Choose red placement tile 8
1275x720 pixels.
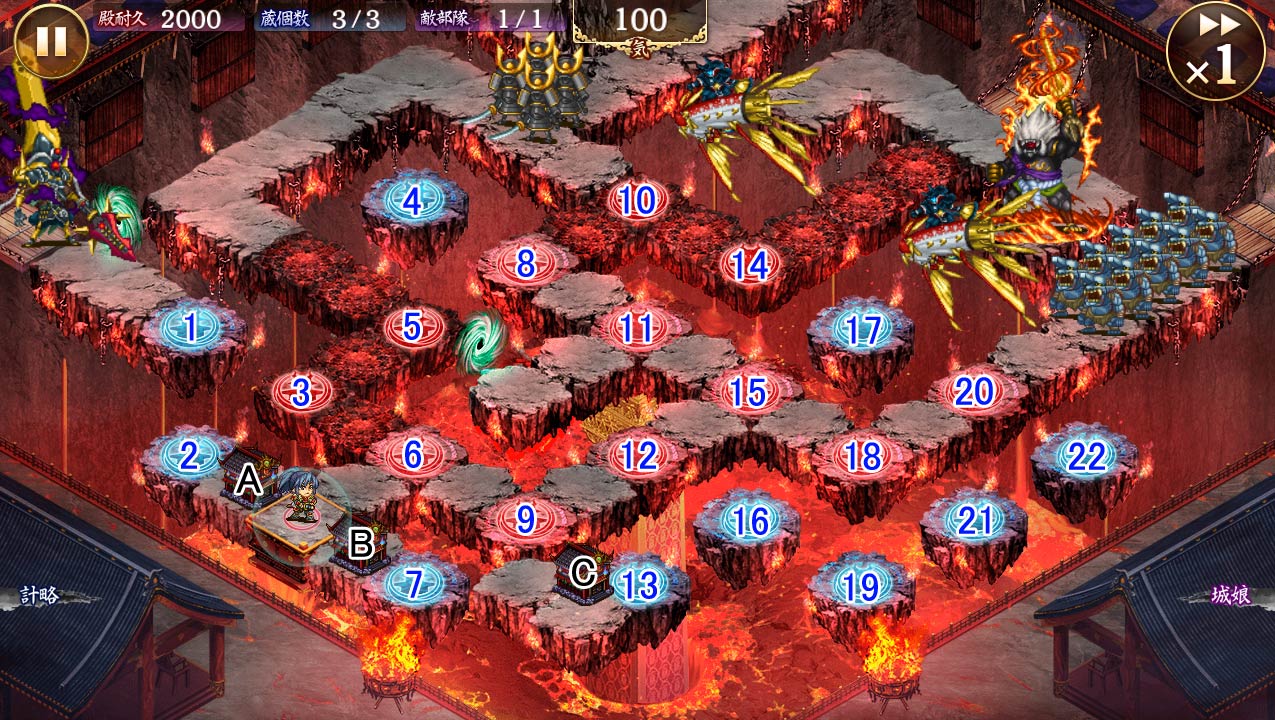tap(525, 264)
